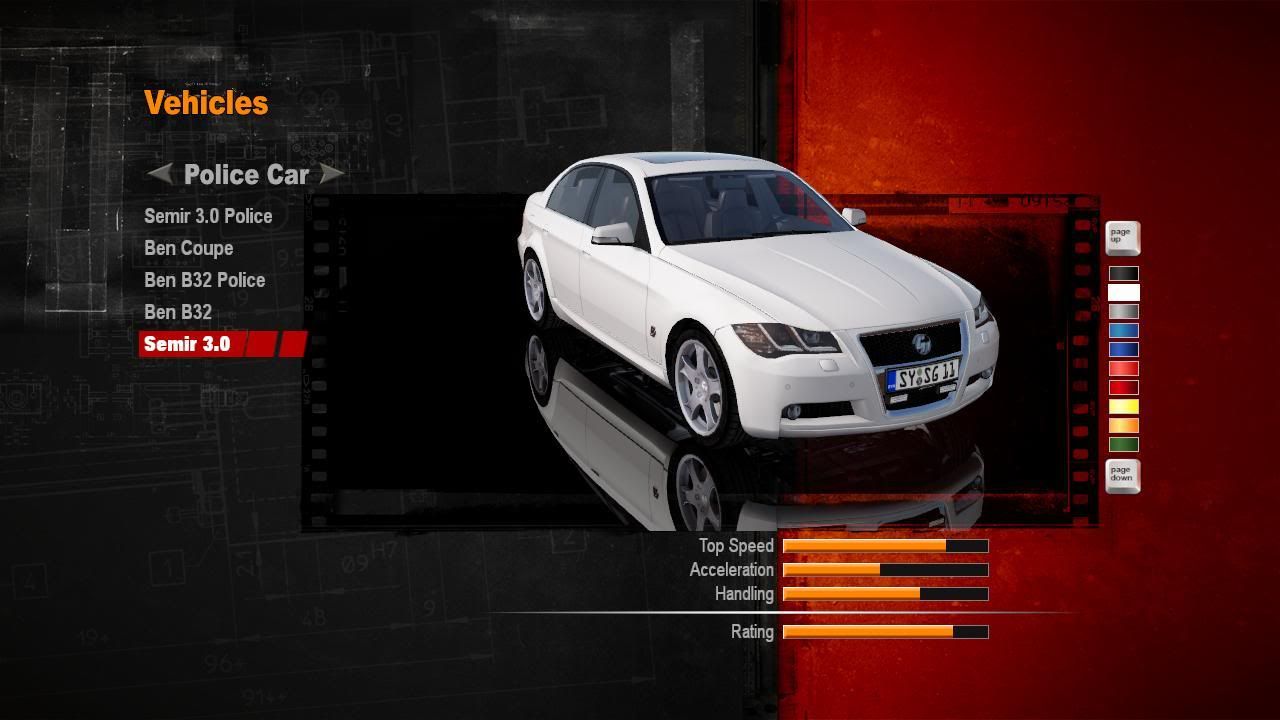
Task: Select the yellow paint color swatch
Action: pos(1123,407)
